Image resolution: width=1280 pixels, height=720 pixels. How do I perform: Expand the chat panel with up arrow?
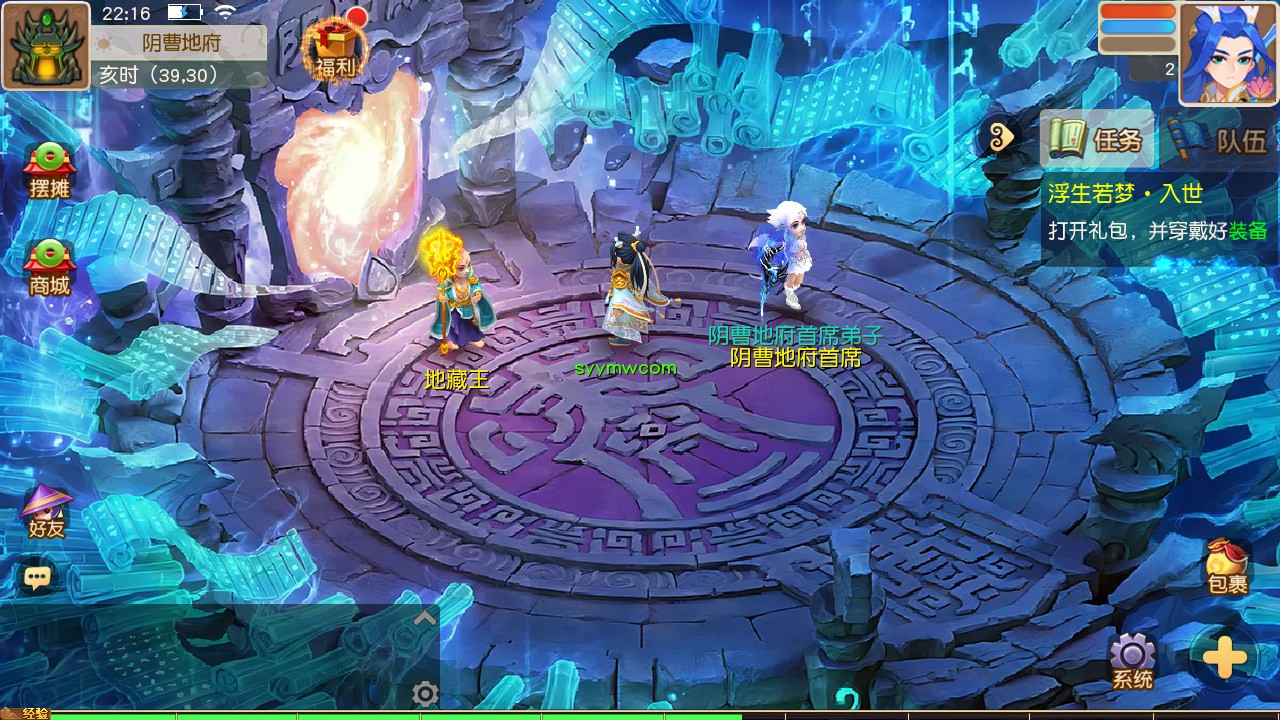(425, 619)
